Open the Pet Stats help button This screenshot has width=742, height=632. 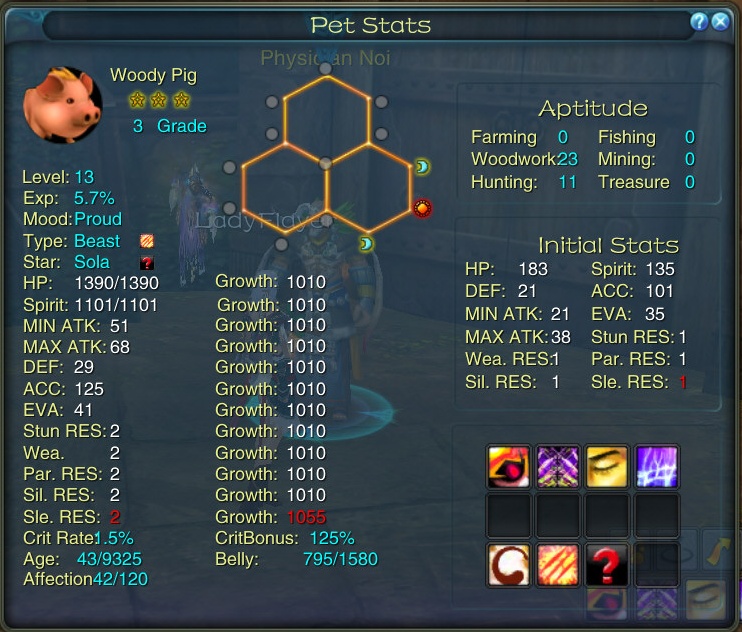pos(699,22)
